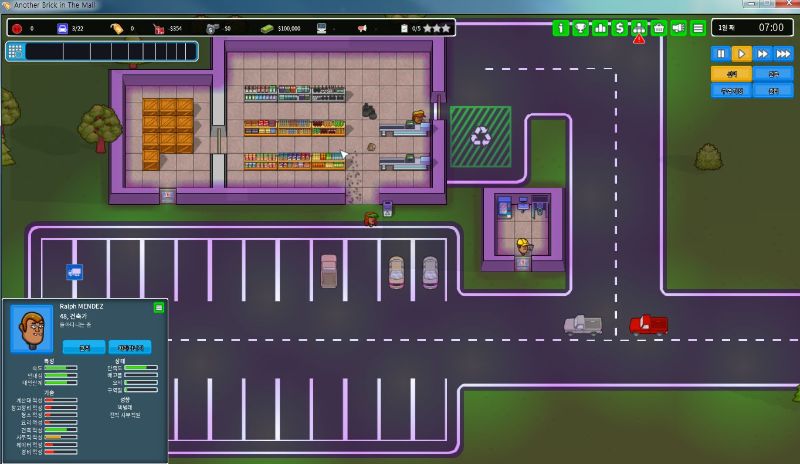Open the staff management panel
Screen dimensions: 800x464
tap(639, 28)
